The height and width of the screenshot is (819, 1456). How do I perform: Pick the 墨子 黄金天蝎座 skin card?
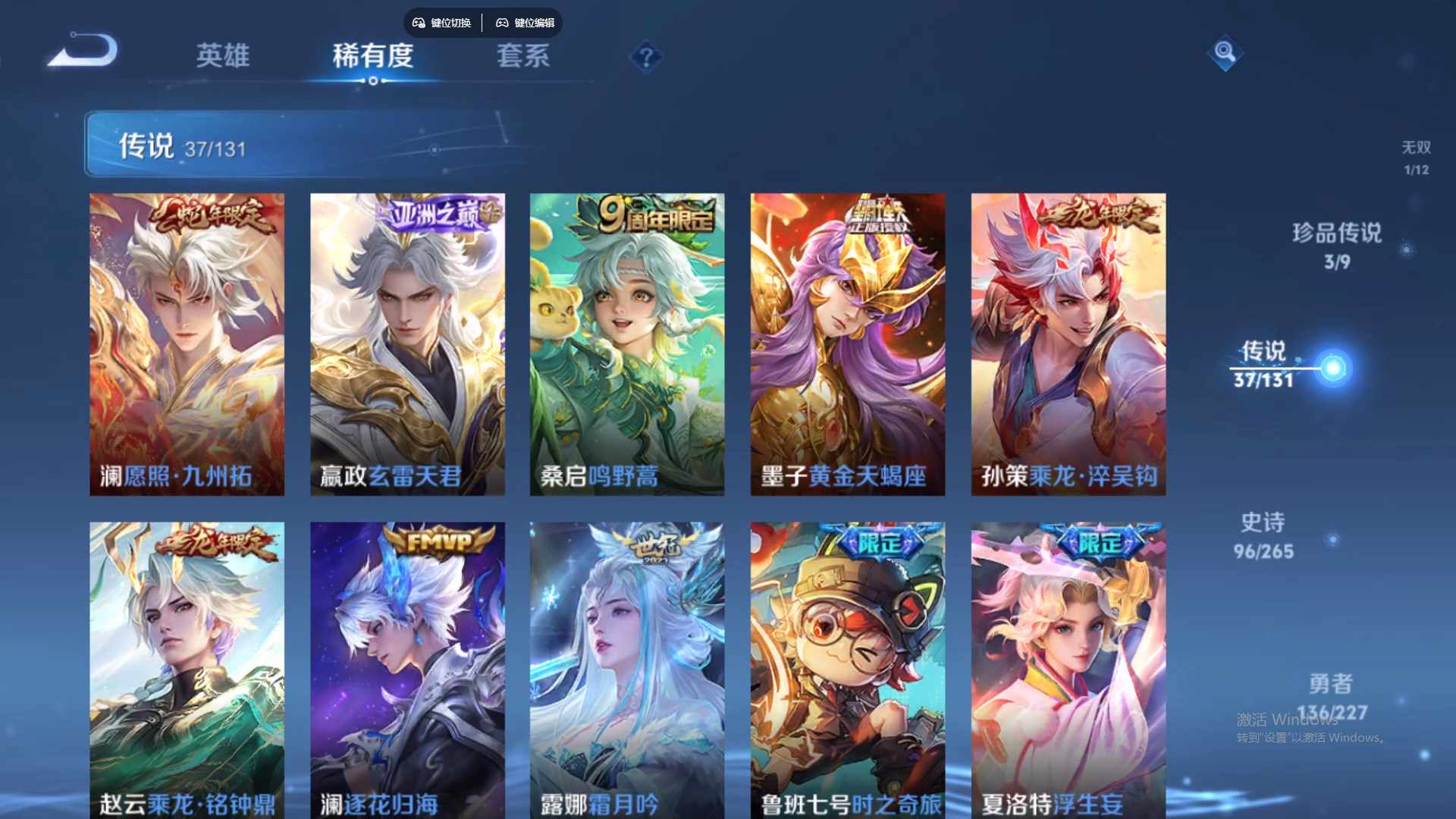click(x=847, y=344)
